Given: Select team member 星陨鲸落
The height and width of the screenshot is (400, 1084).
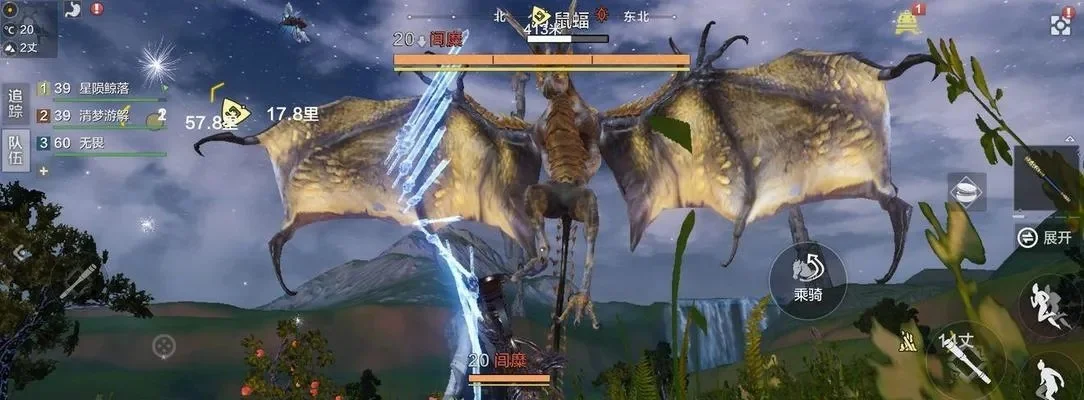Looking at the screenshot, I should coord(100,89).
